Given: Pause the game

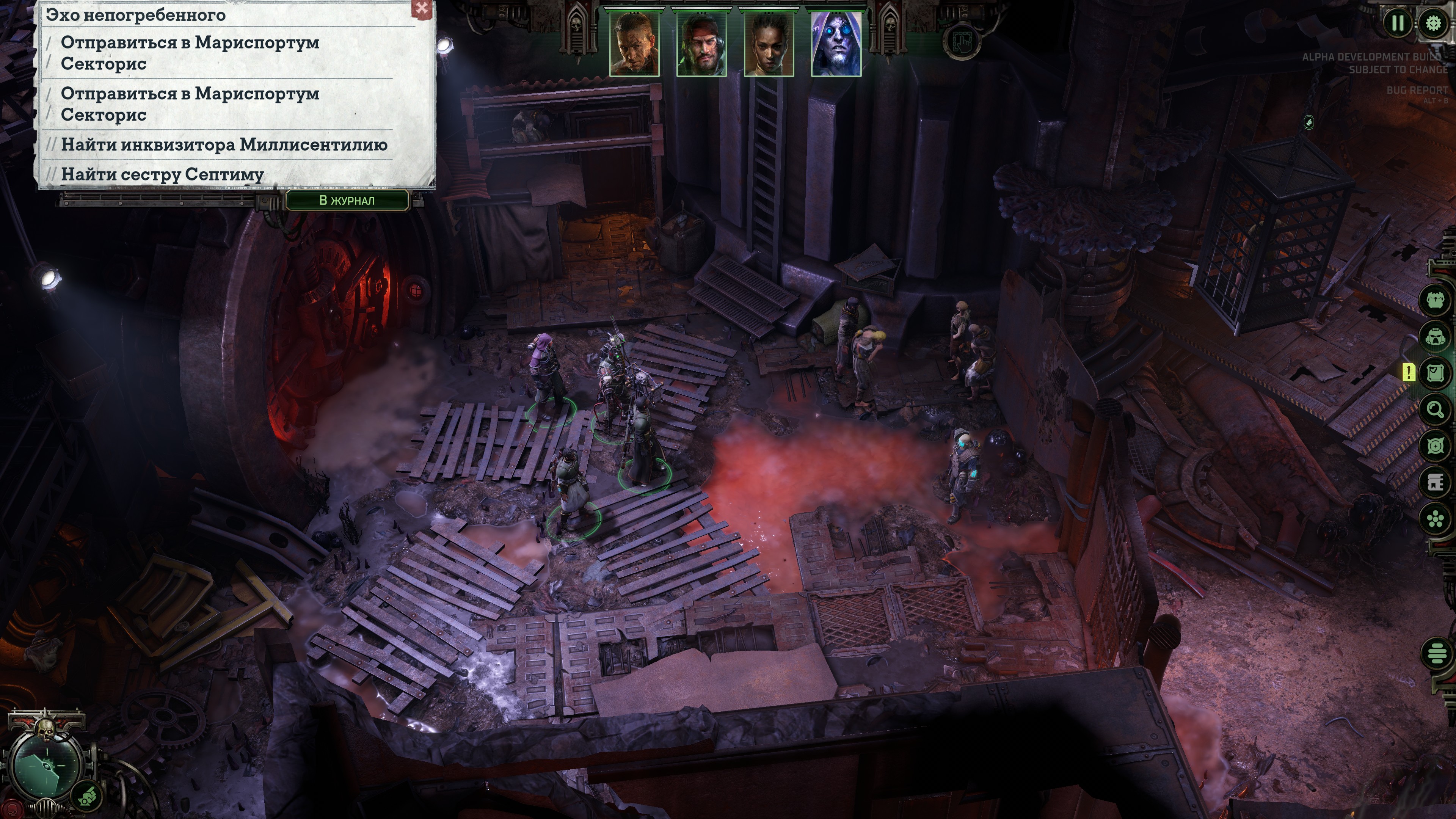Looking at the screenshot, I should point(1398,23).
